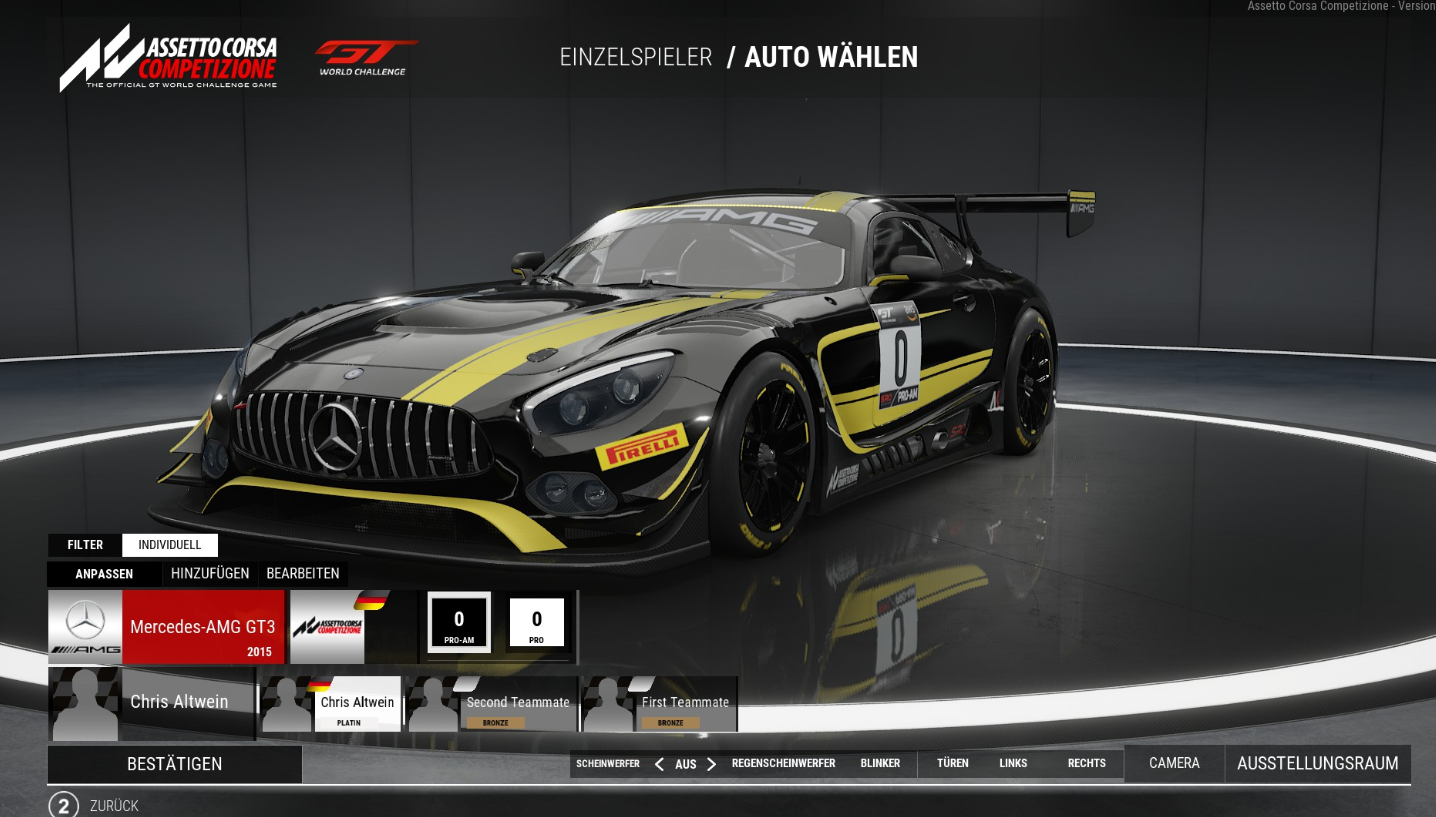1436x817 pixels.
Task: Choose the number 0 Pro entry
Action: point(536,623)
